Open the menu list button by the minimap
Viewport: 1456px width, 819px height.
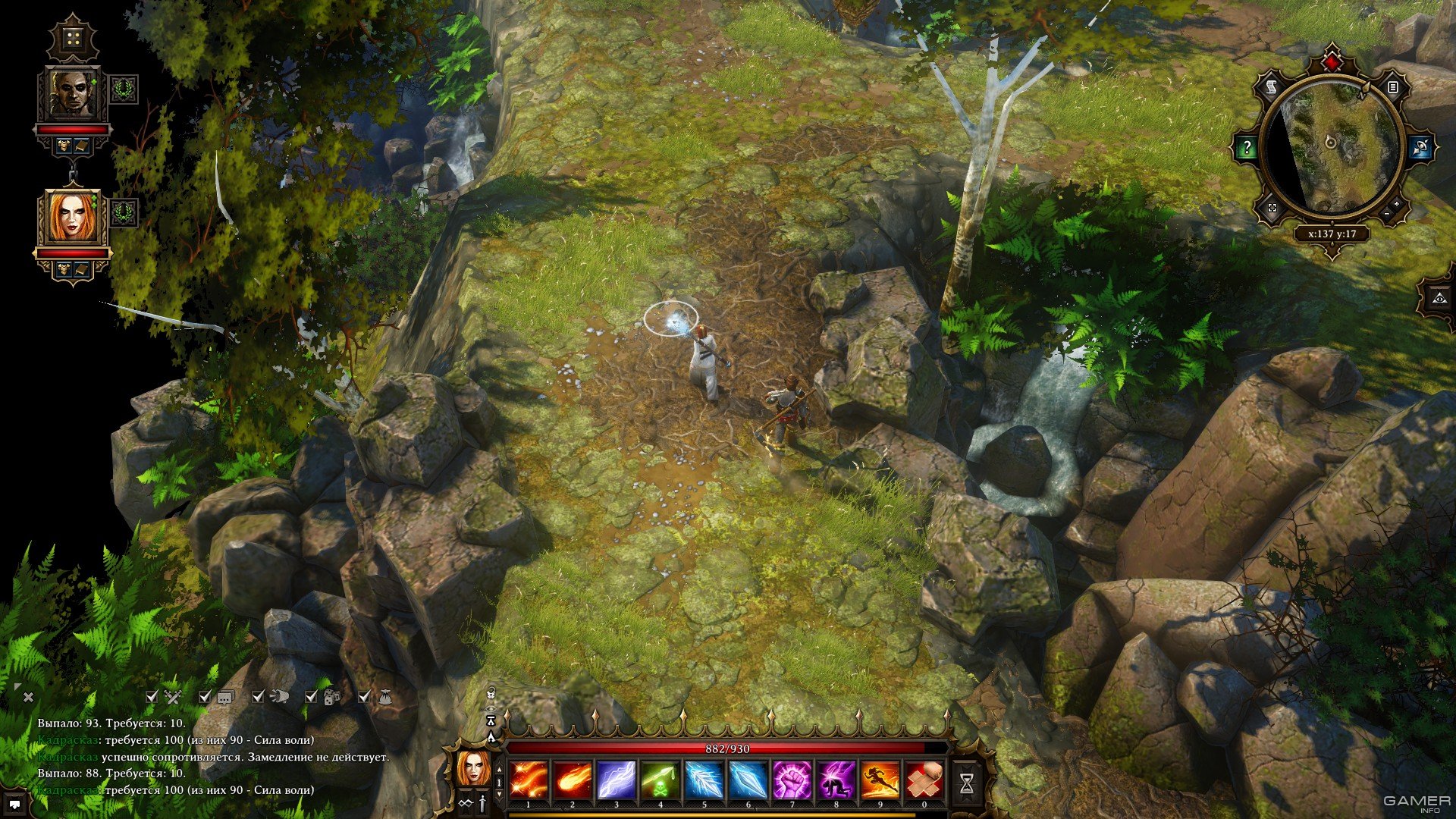1393,87
